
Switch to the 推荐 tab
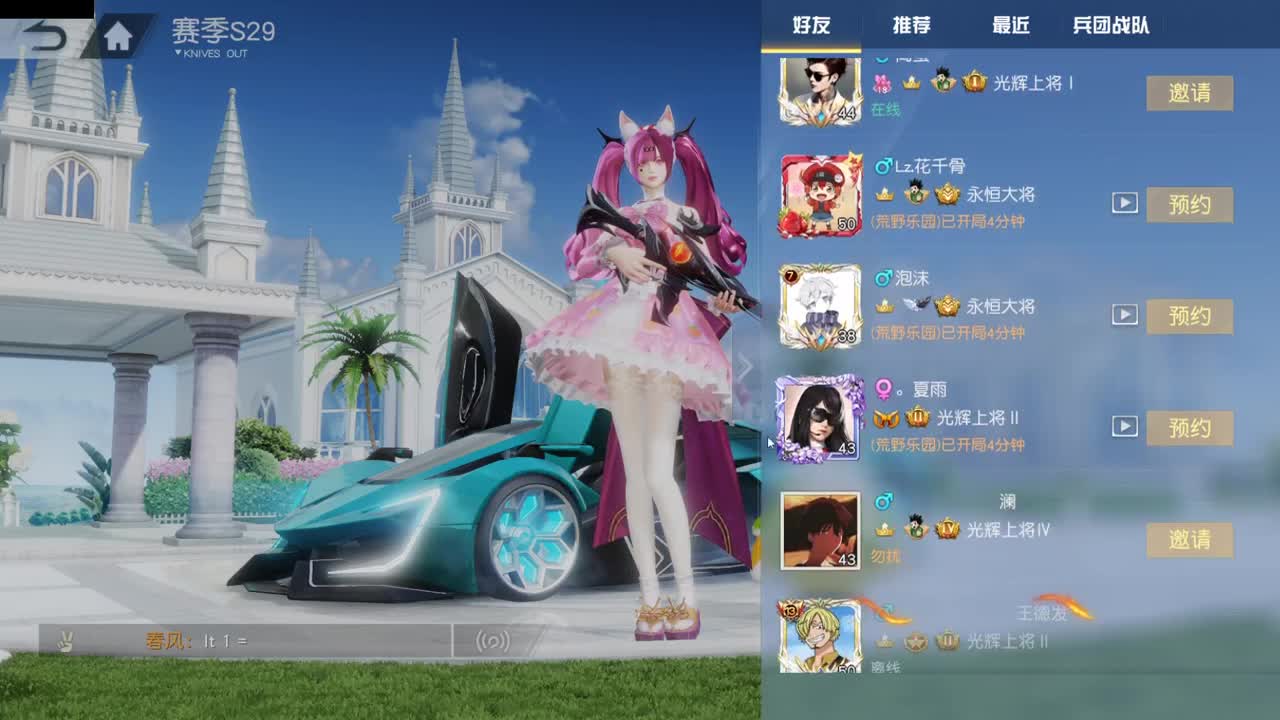pyautogui.click(x=910, y=25)
